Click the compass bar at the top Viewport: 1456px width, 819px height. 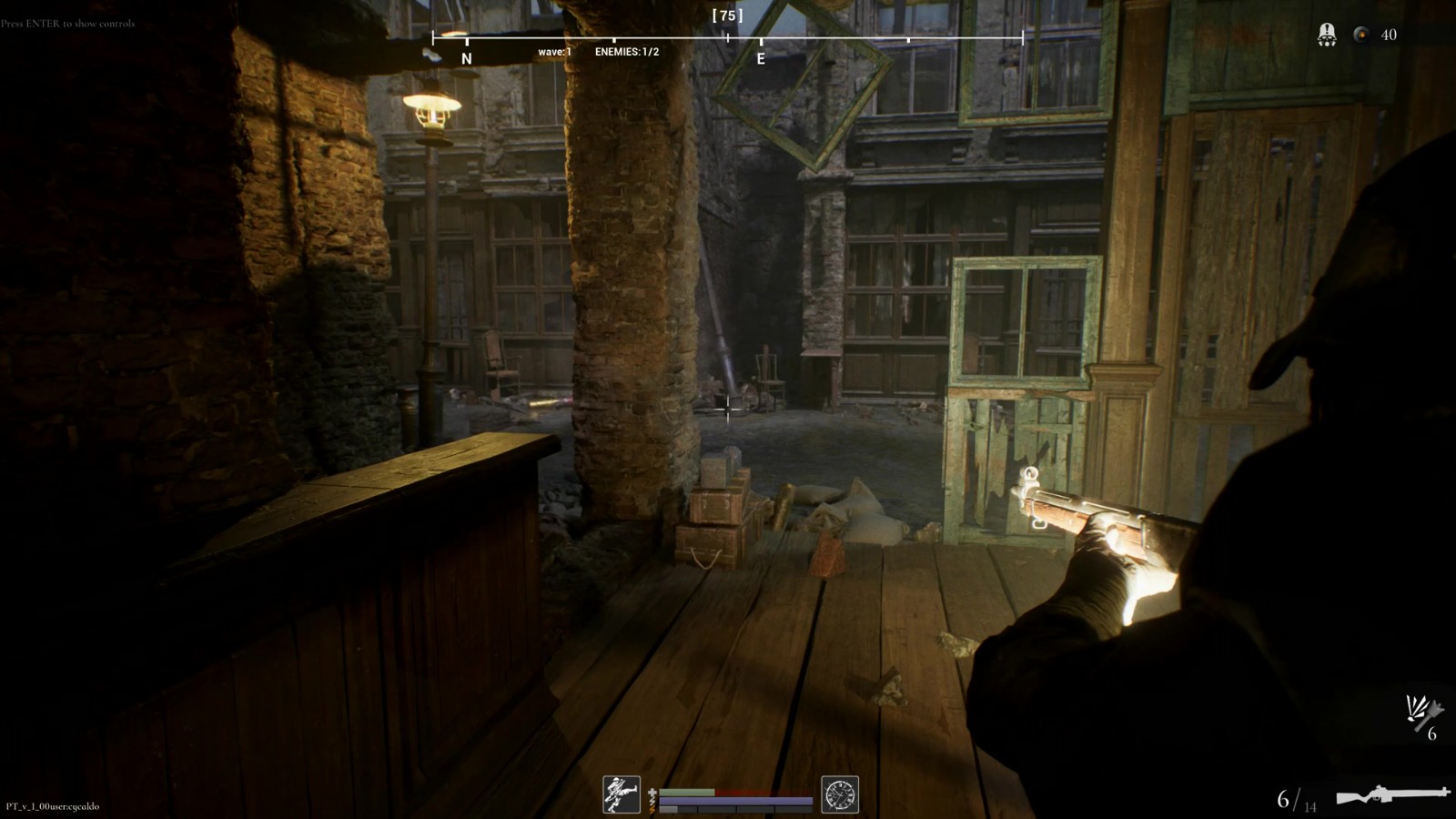pyautogui.click(x=727, y=38)
